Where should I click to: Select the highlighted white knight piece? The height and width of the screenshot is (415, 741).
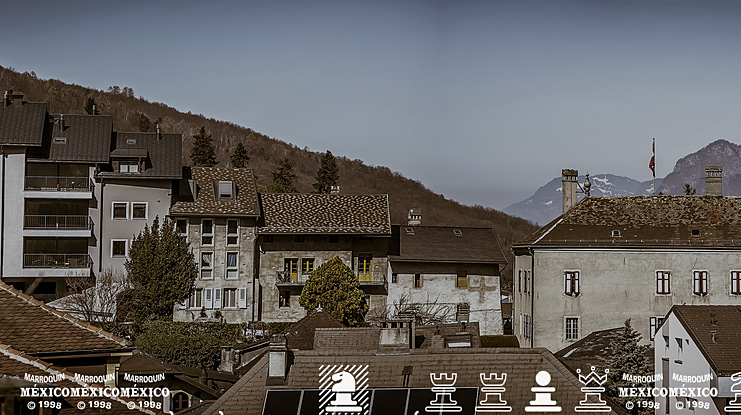[343, 390]
